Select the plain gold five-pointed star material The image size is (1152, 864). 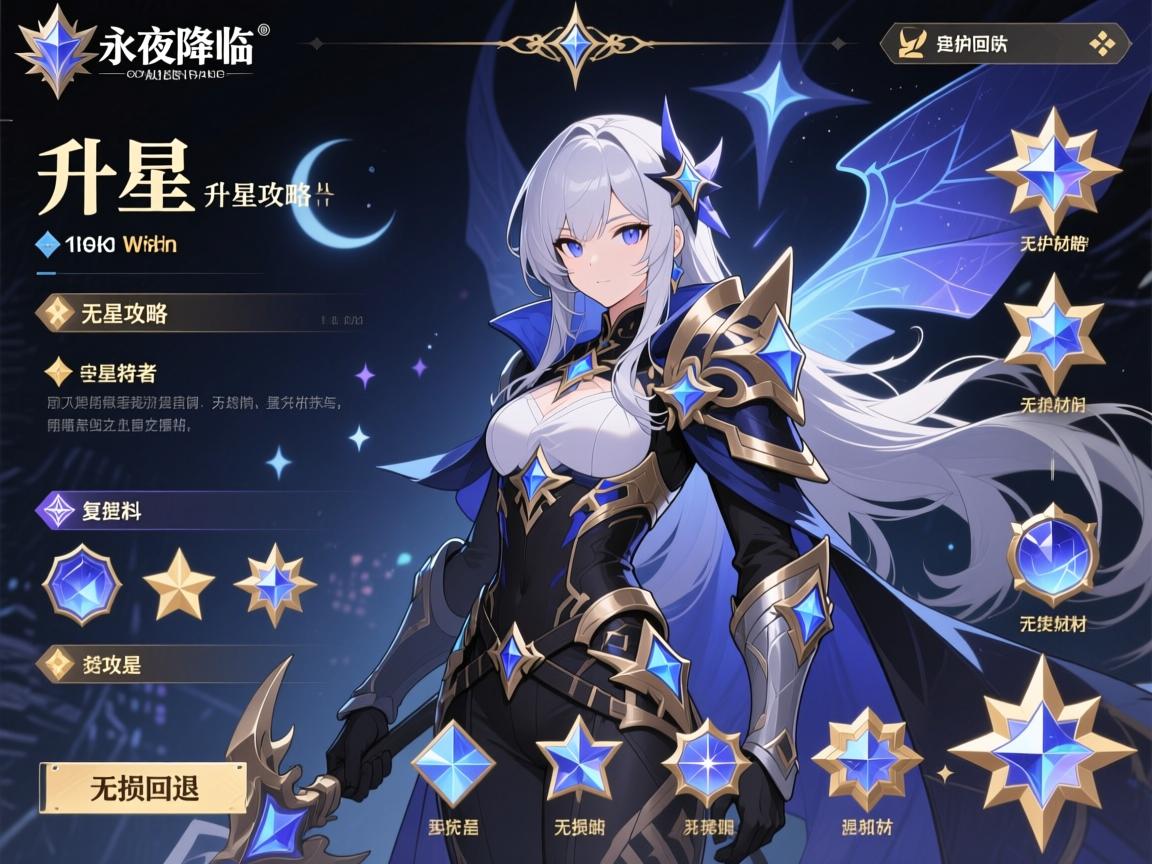coord(178,585)
